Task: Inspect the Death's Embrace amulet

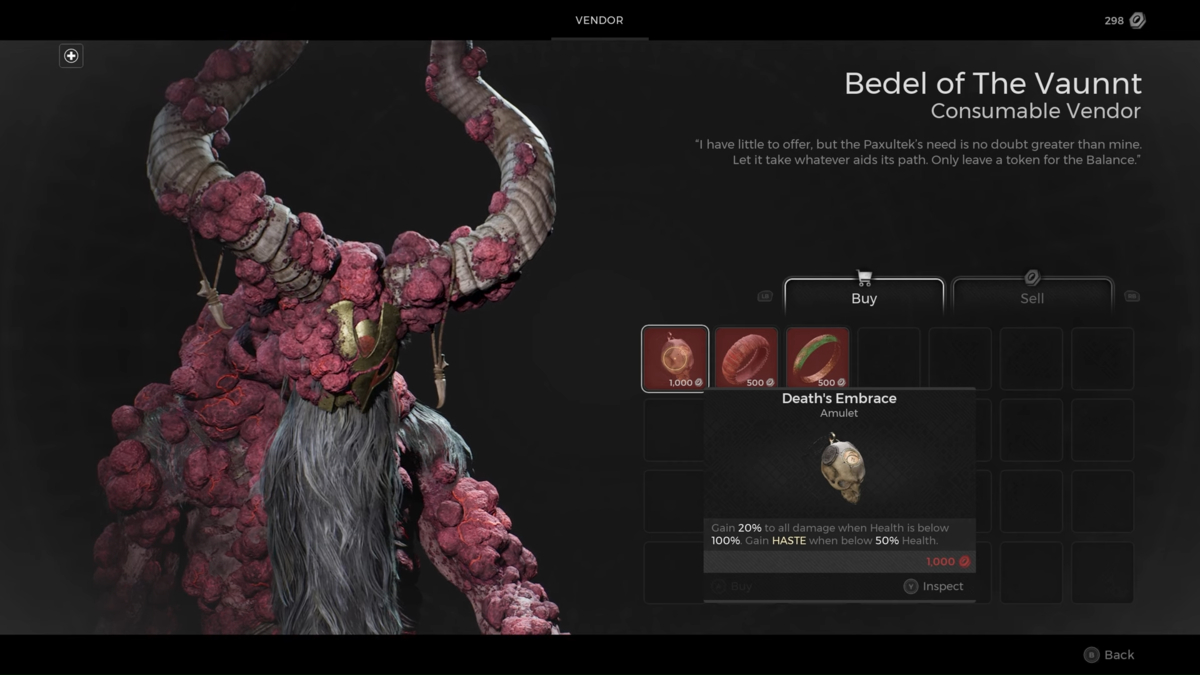Action: click(933, 587)
